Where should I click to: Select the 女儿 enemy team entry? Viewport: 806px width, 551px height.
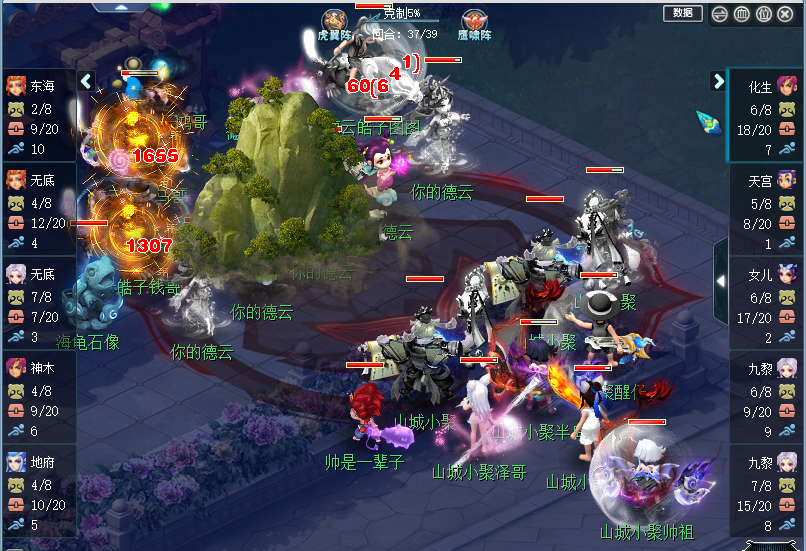coord(766,306)
